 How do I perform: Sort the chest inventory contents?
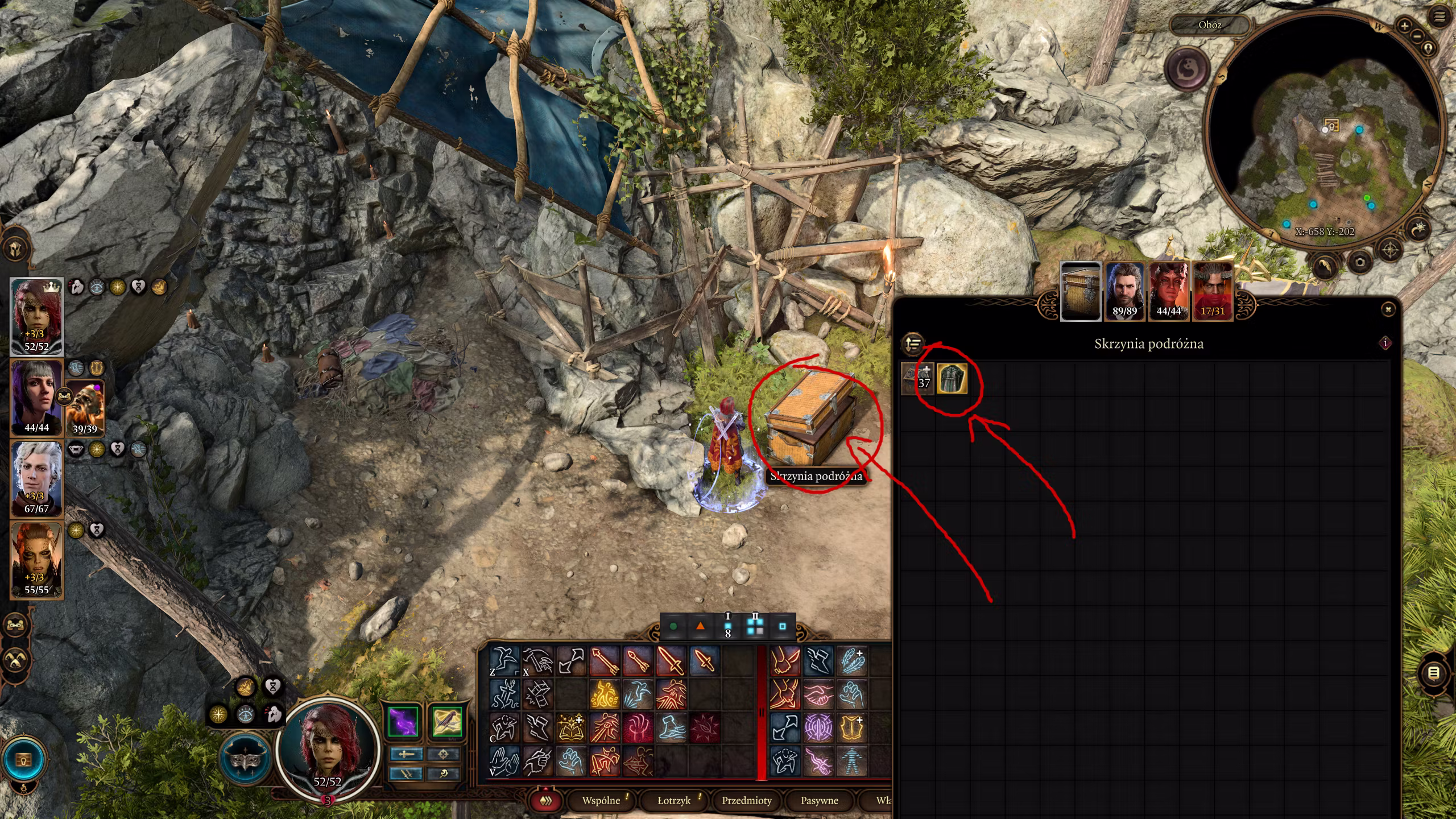pos(913,344)
